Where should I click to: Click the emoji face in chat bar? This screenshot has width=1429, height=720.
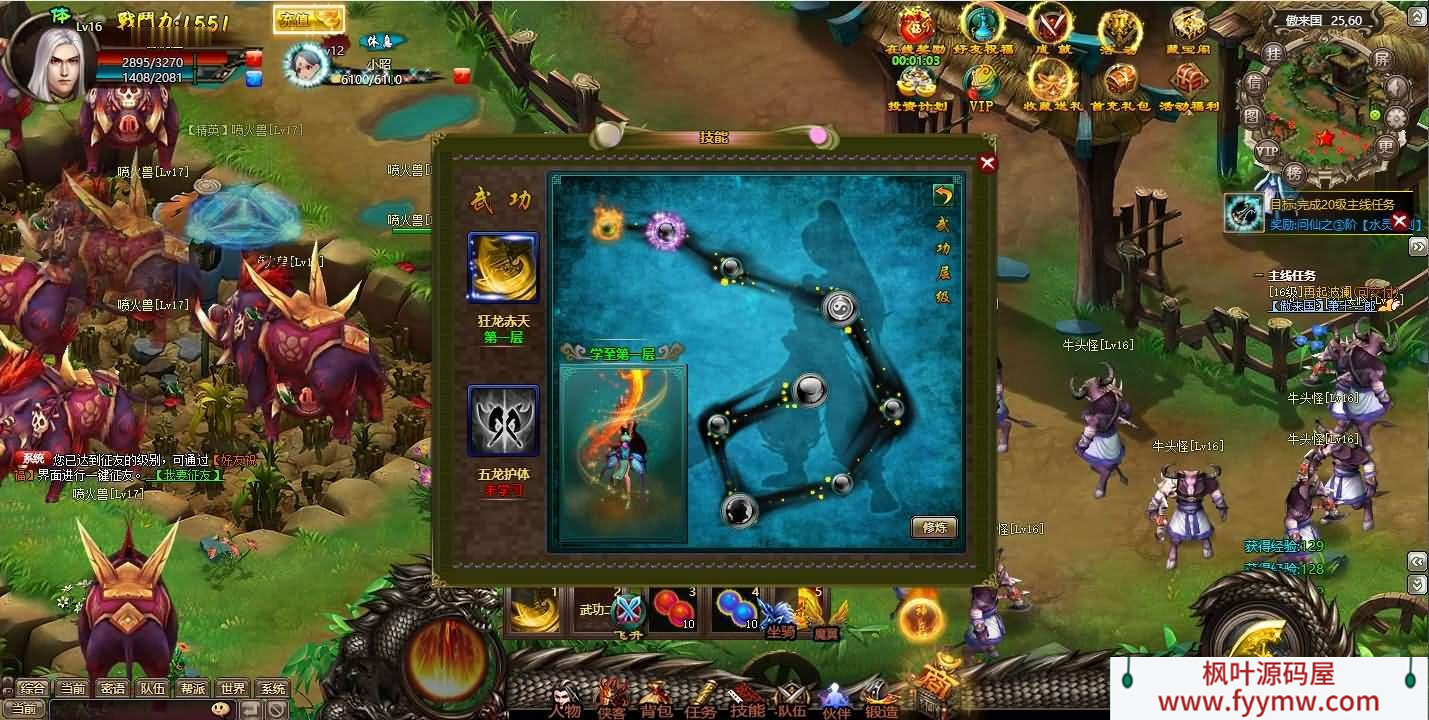220,709
